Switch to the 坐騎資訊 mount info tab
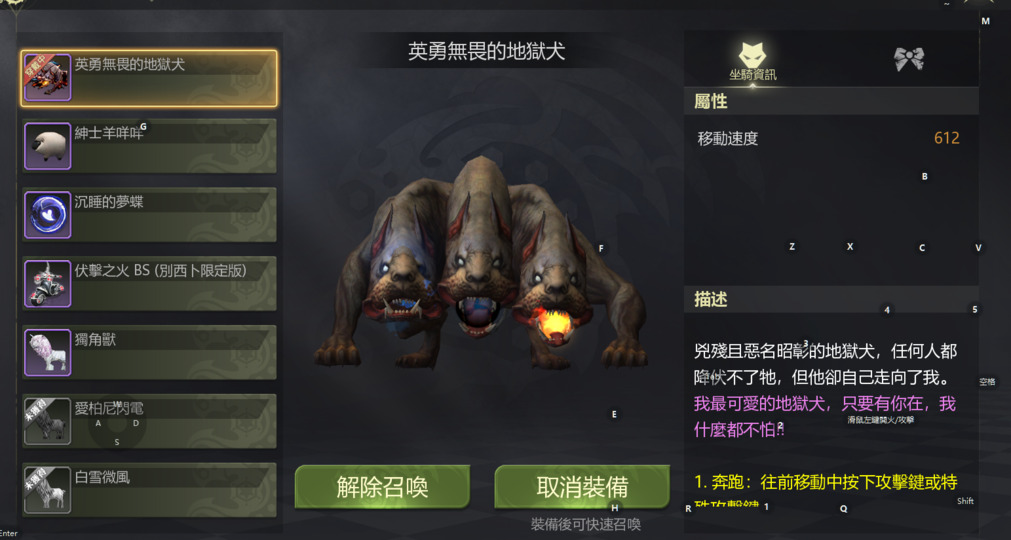Viewport: 1011px width, 540px height. [753, 60]
